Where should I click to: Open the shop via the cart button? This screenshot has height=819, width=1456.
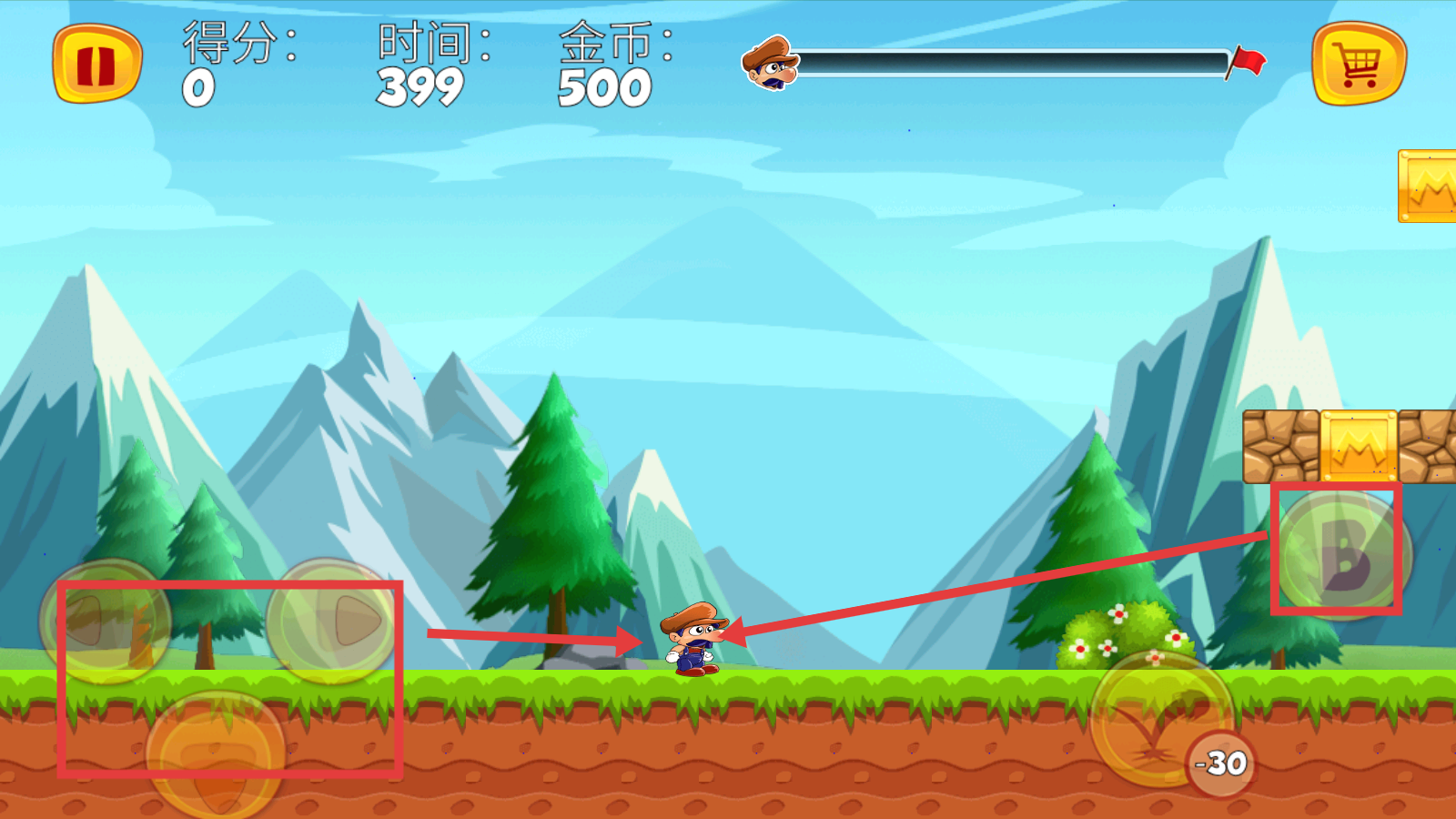pos(1358,65)
